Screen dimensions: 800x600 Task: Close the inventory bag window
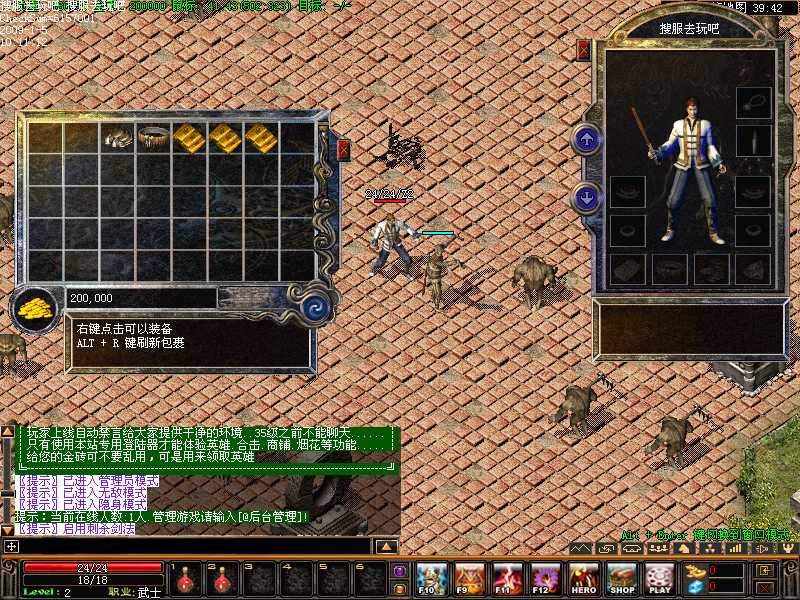[344, 150]
